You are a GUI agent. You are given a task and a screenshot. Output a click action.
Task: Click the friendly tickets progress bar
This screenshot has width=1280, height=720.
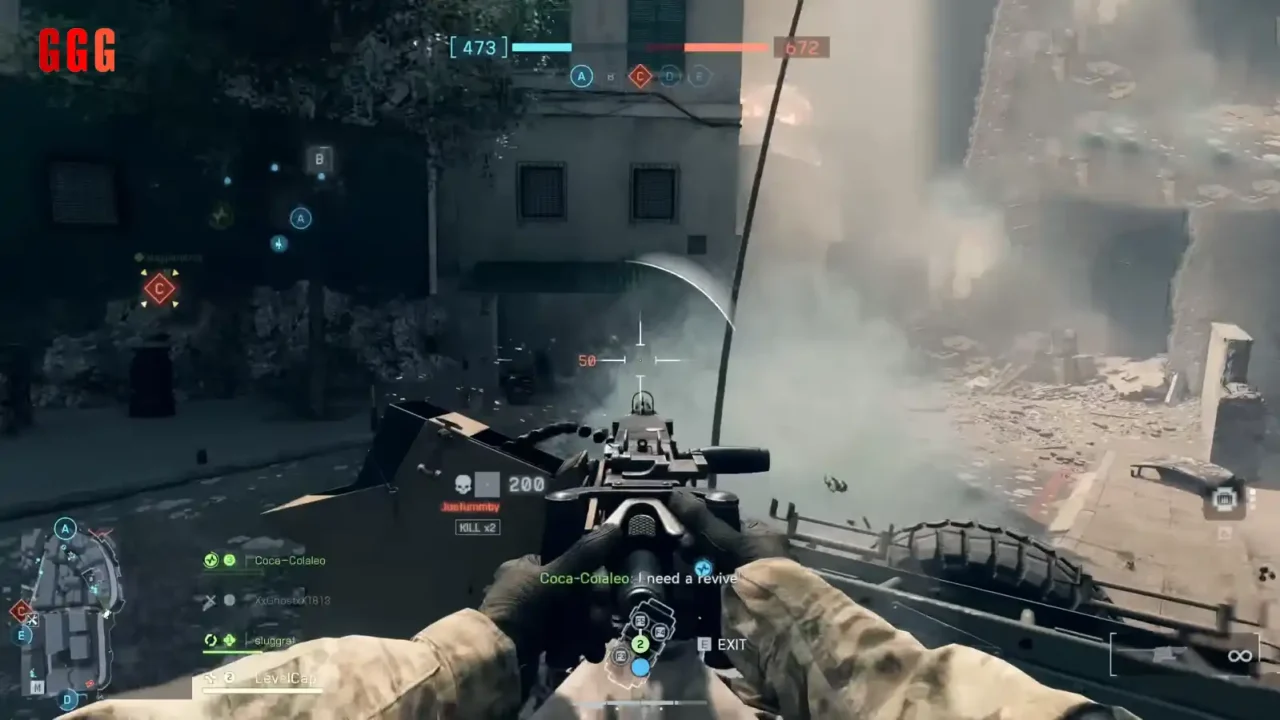tap(540, 47)
